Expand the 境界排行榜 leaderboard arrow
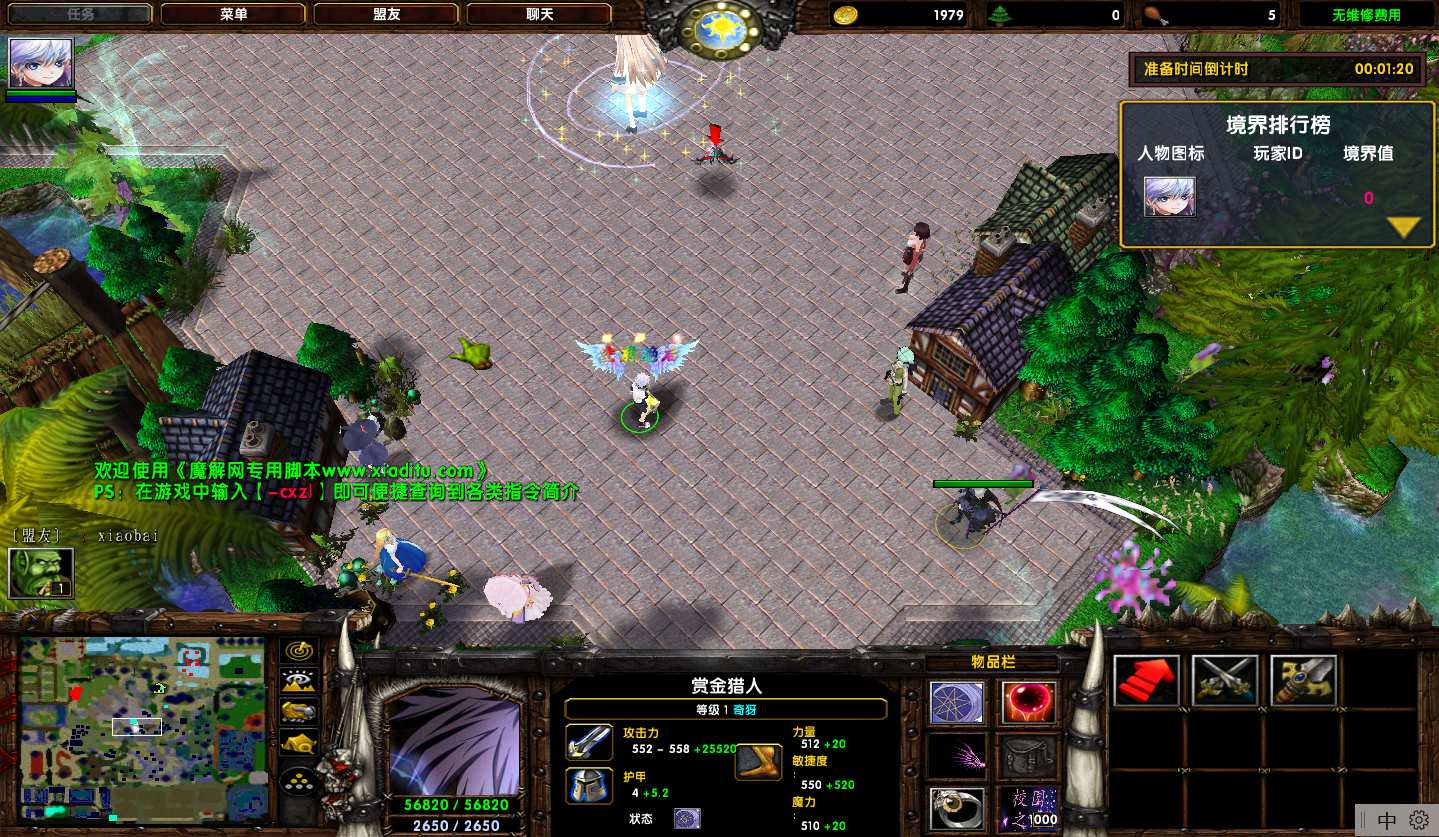The image size is (1439, 837). coord(1404,228)
